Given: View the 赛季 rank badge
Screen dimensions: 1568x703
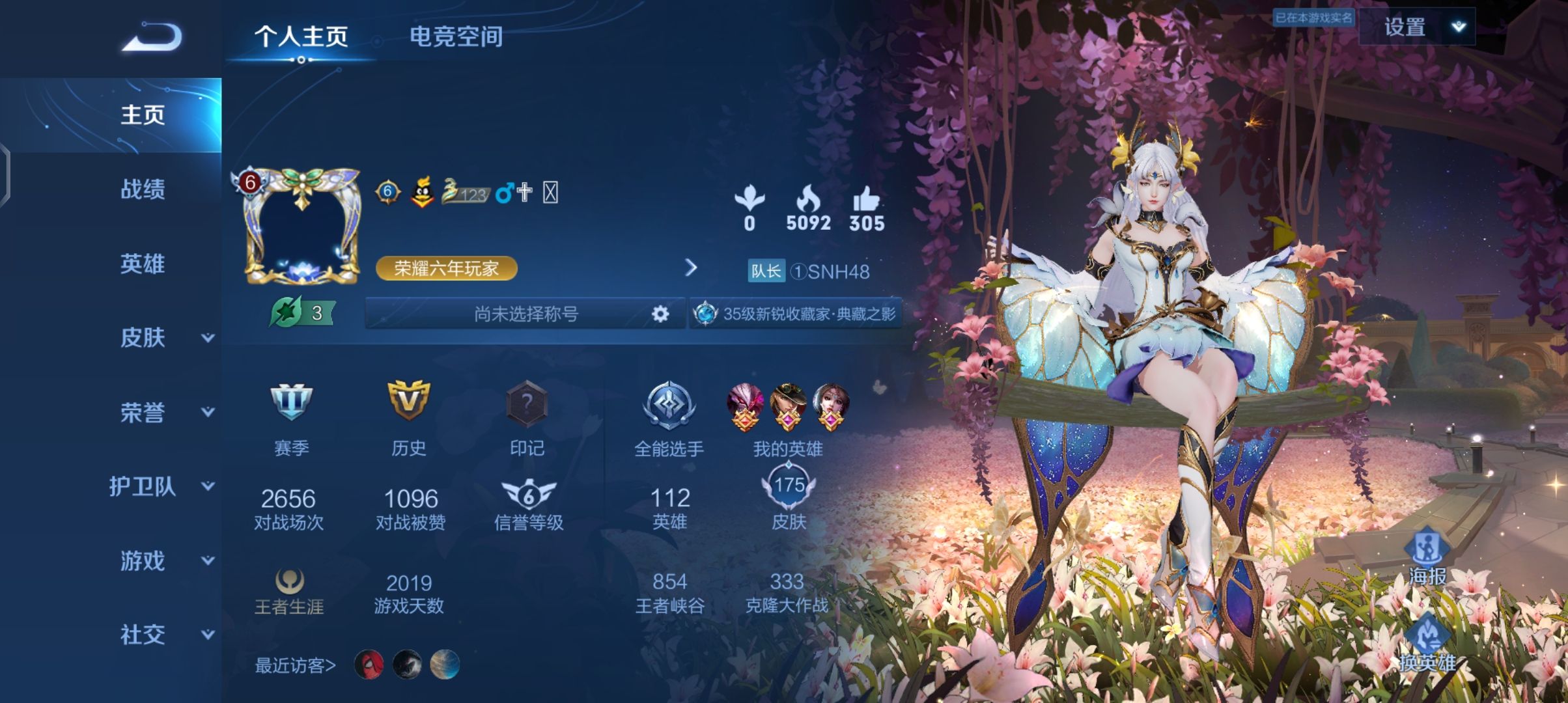Looking at the screenshot, I should coord(291,417).
